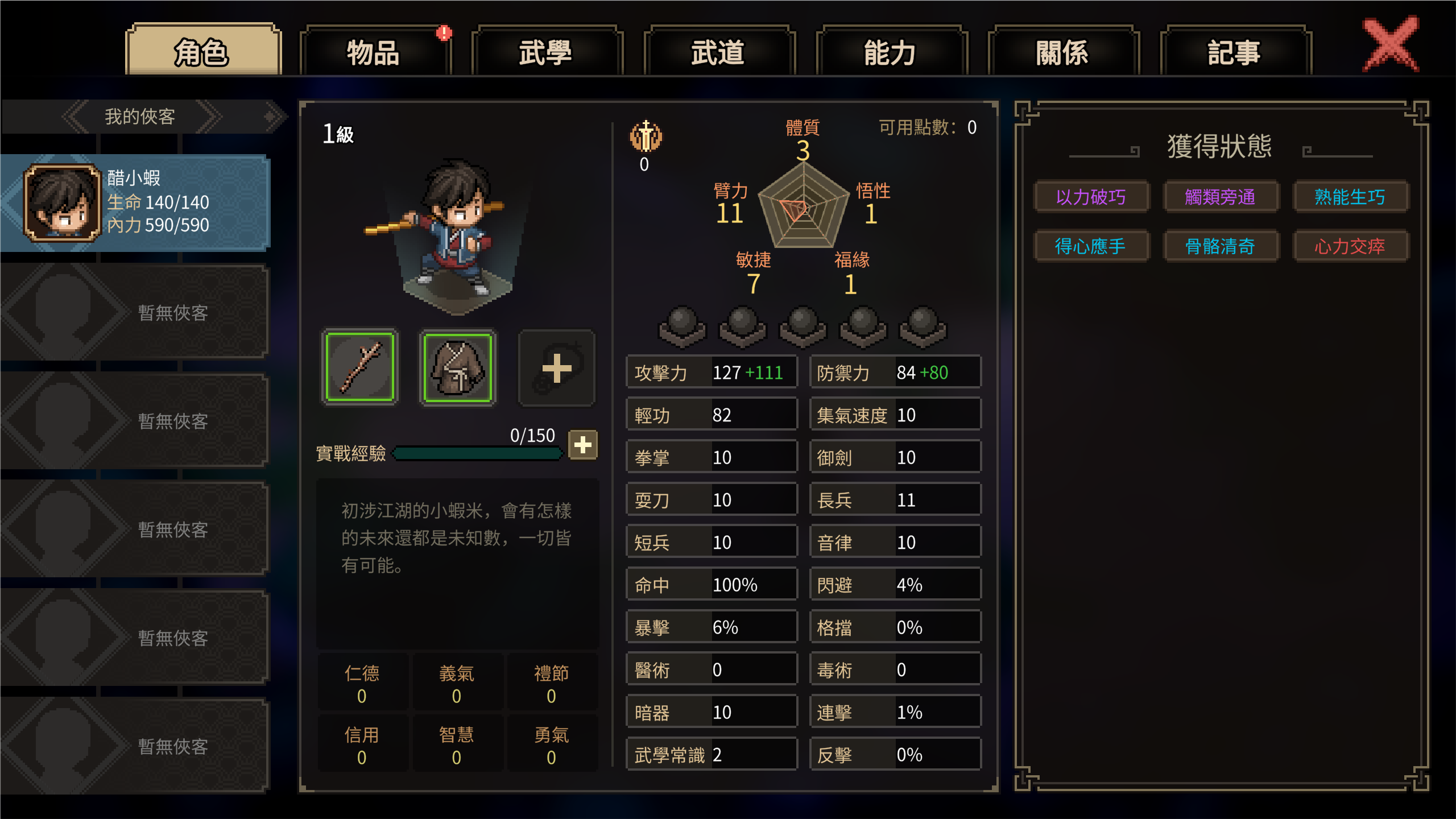Switch to the 記事 tab
This screenshot has width=1456, height=819.
click(x=1235, y=52)
